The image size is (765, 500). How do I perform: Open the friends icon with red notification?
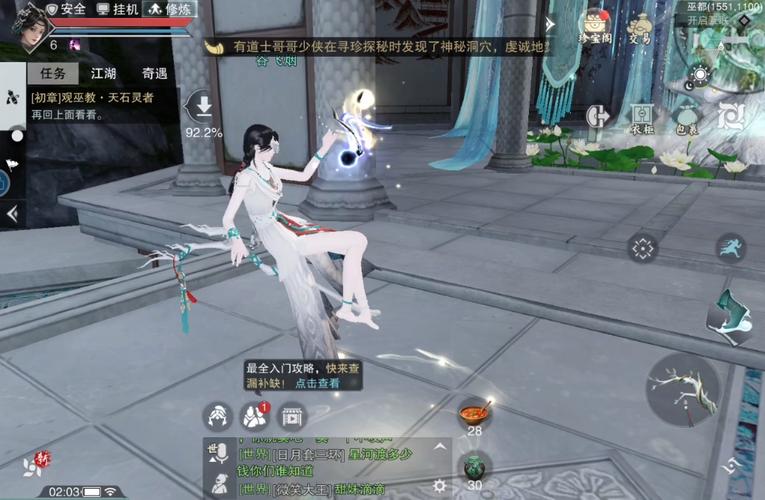tap(254, 416)
